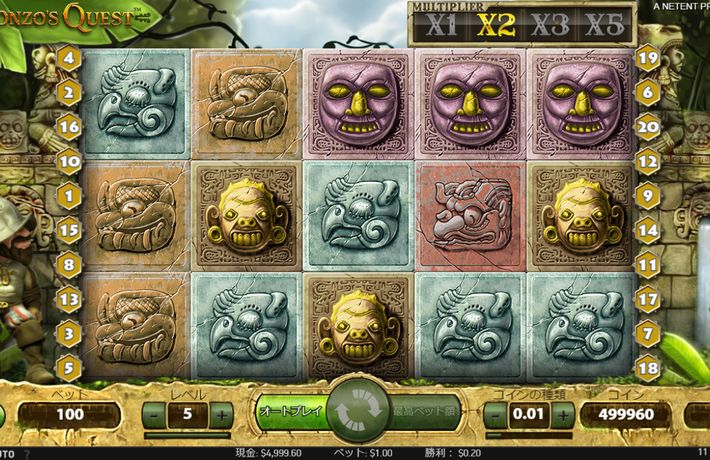The width and height of the screenshot is (710, 460).
Task: Select the payline 18 marker
Action: point(646,369)
